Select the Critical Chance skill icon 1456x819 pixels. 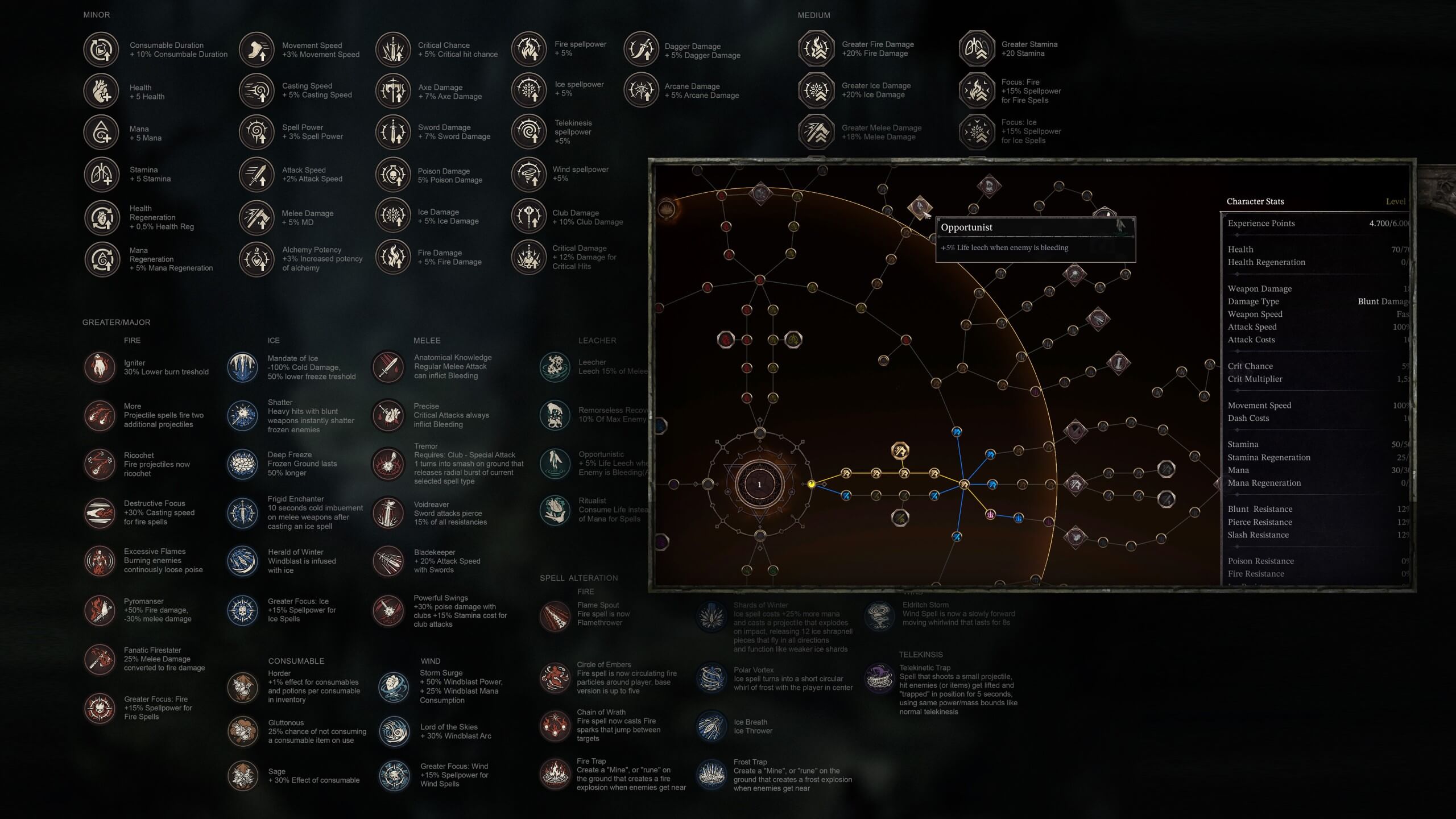pos(392,49)
